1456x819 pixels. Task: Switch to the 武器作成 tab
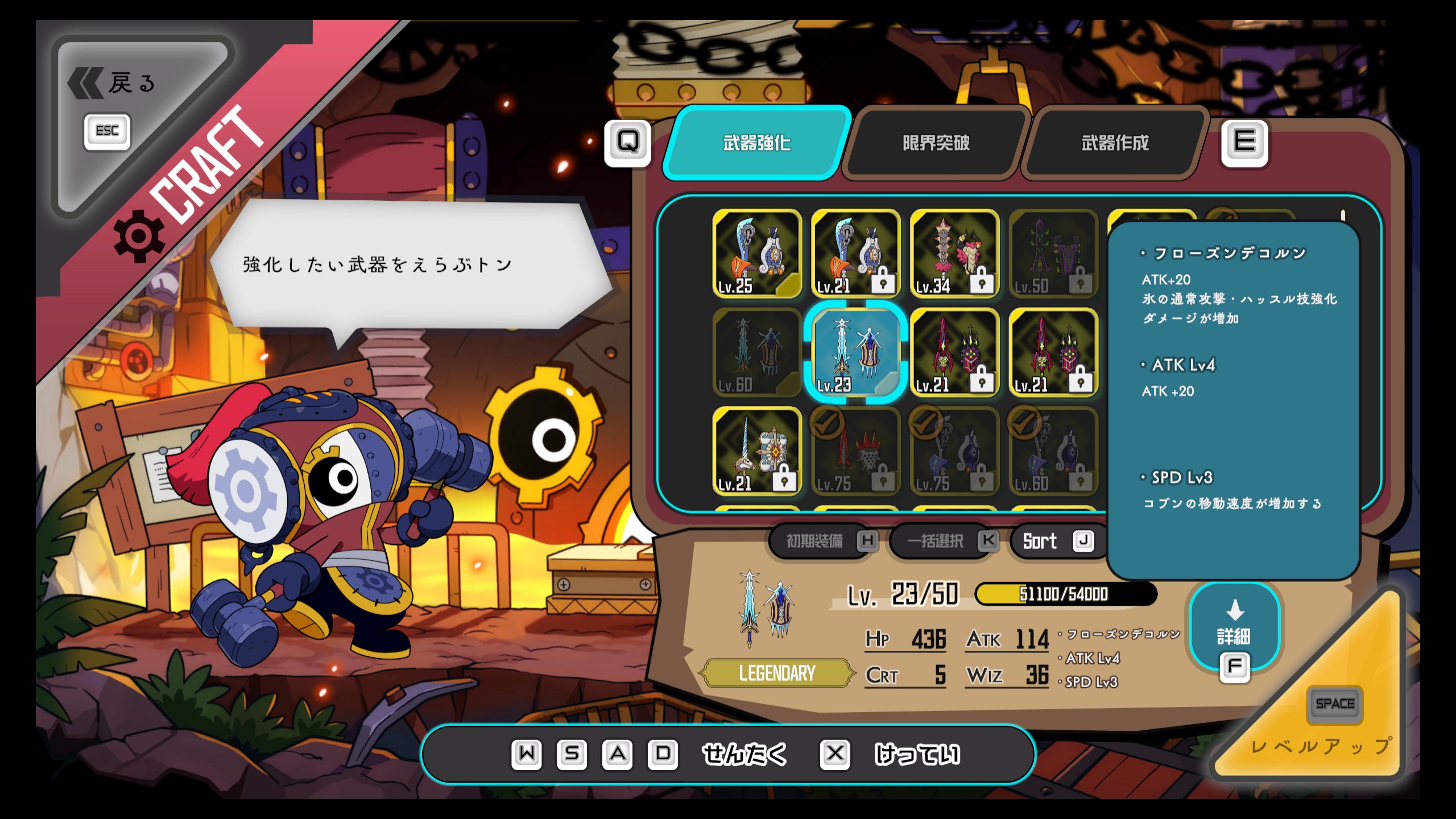pos(1115,143)
